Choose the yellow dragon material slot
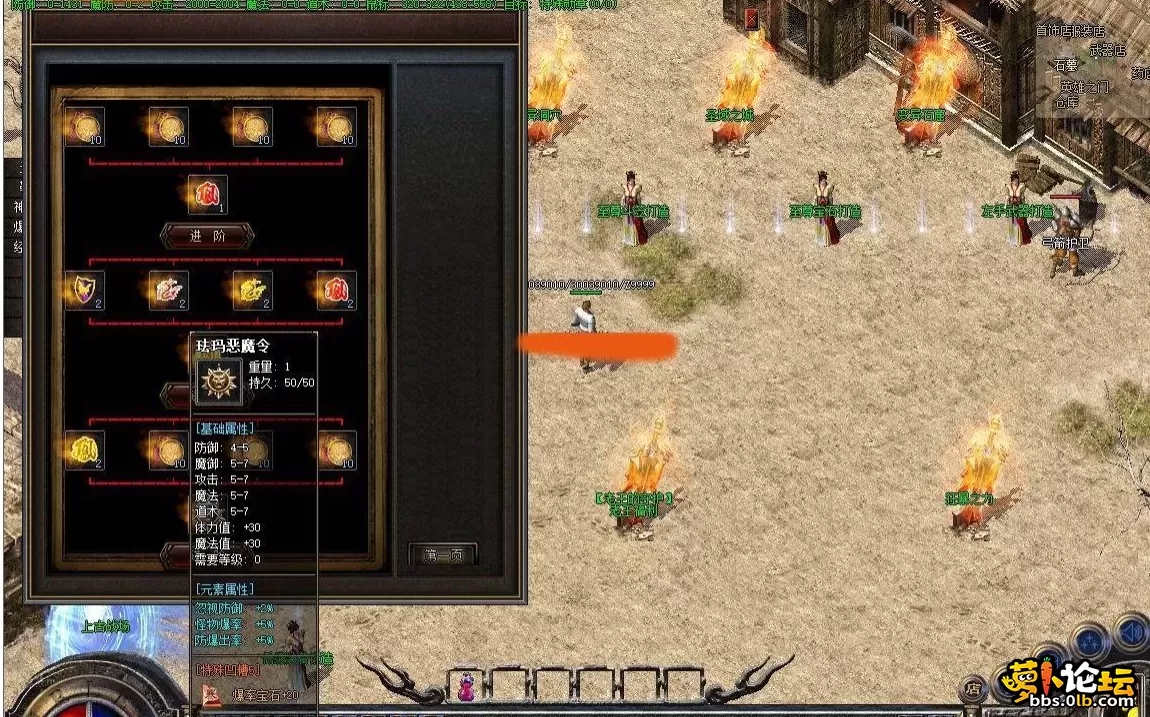 253,291
